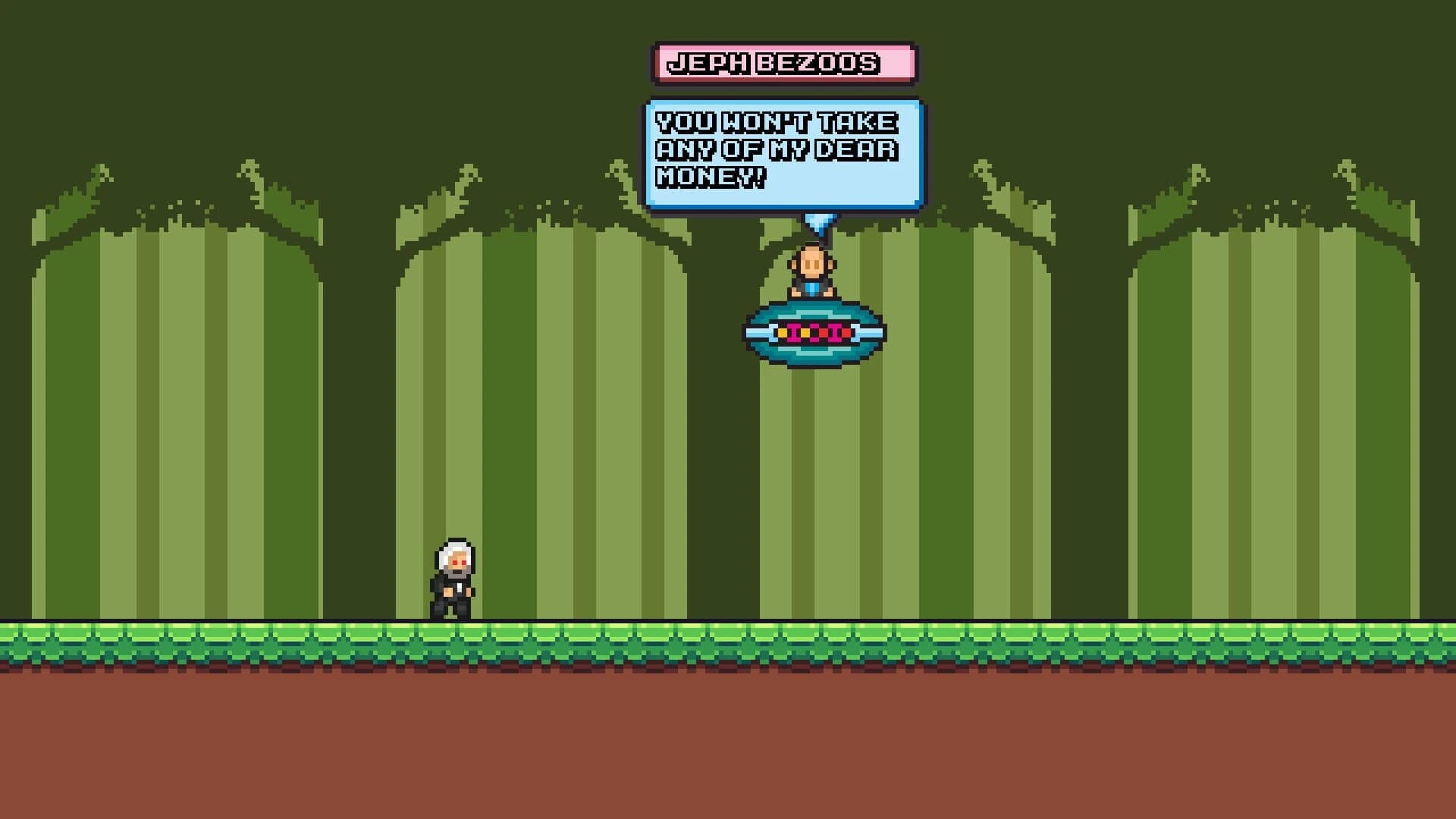Click the yellow gem on the hovercraft
The width and height of the screenshot is (1456, 819).
pos(783,332)
